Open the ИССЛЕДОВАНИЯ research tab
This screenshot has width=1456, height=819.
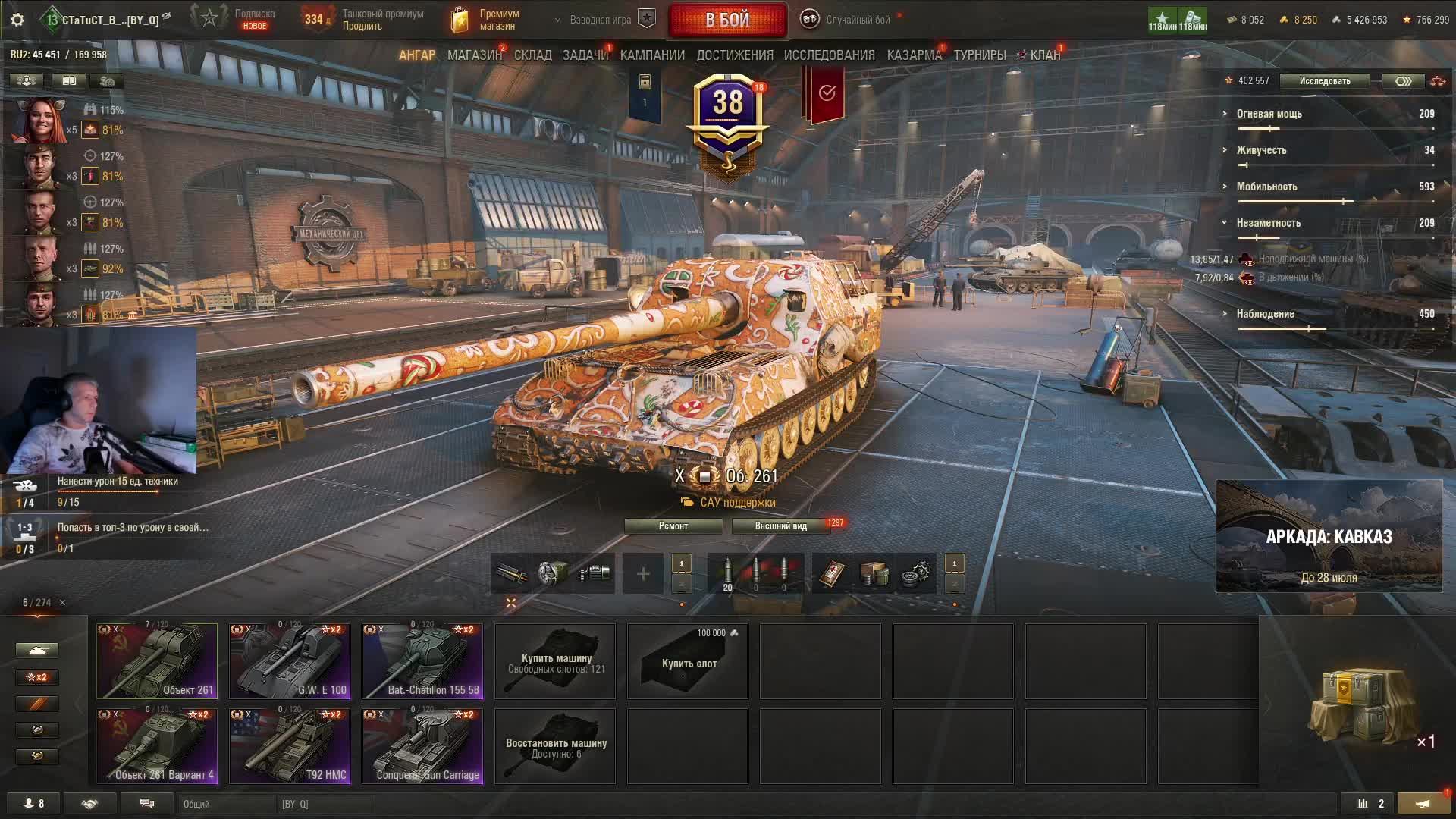click(829, 55)
